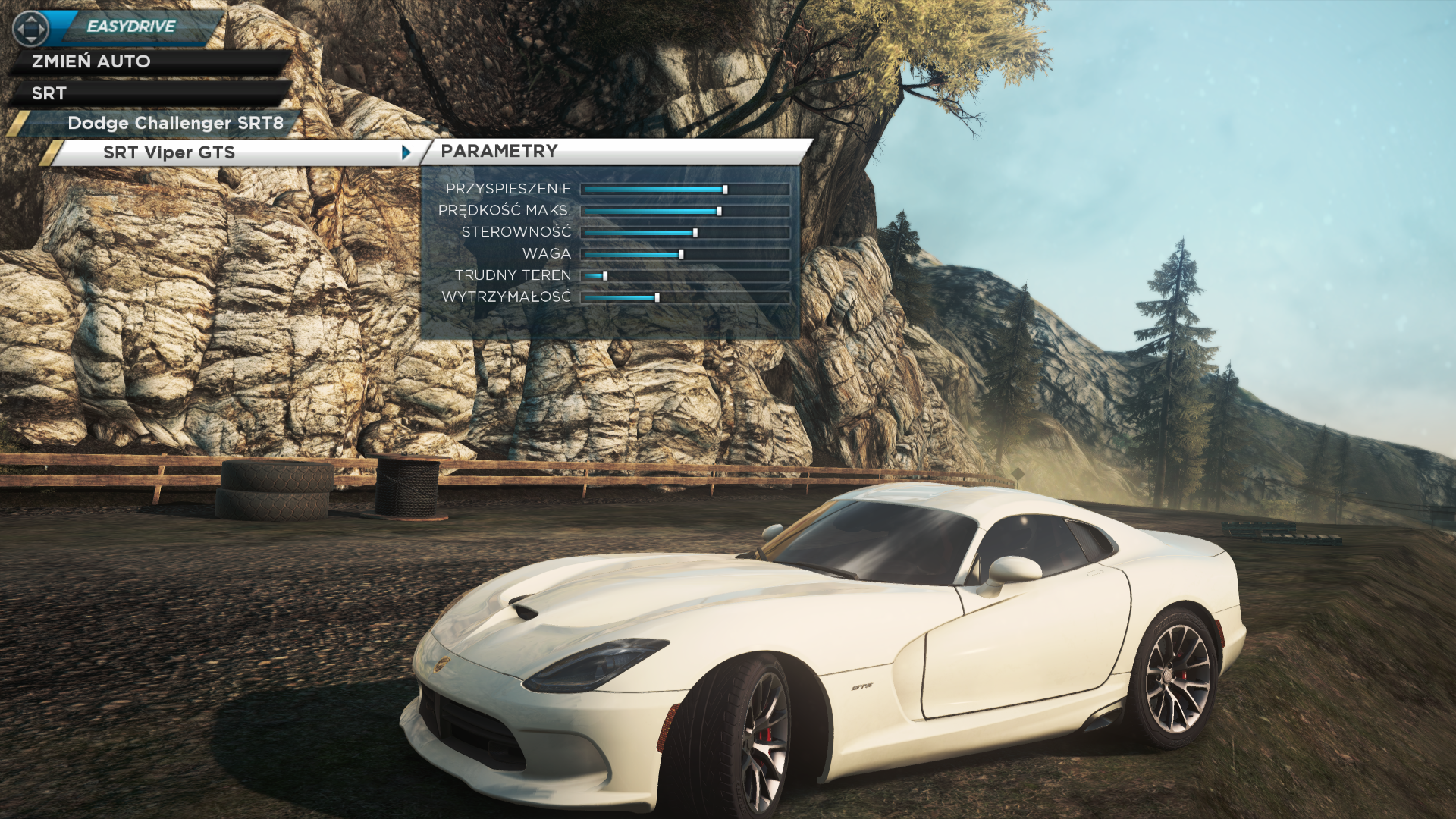Pick the Dodge Challenger SRT8
Viewport: 1456px width, 819px height.
[x=175, y=123]
